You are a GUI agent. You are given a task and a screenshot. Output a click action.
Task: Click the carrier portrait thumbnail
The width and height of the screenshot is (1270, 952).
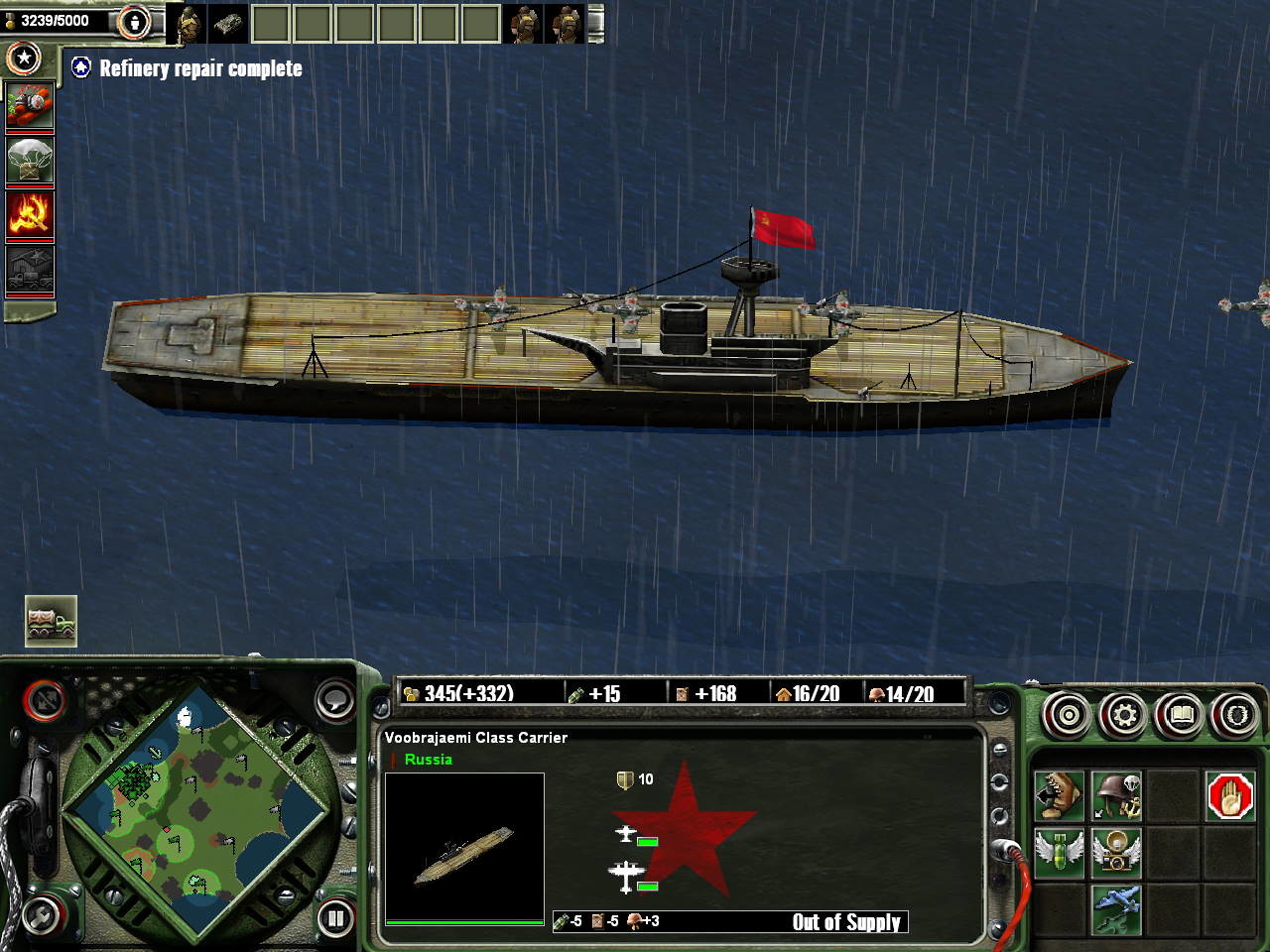click(x=464, y=849)
